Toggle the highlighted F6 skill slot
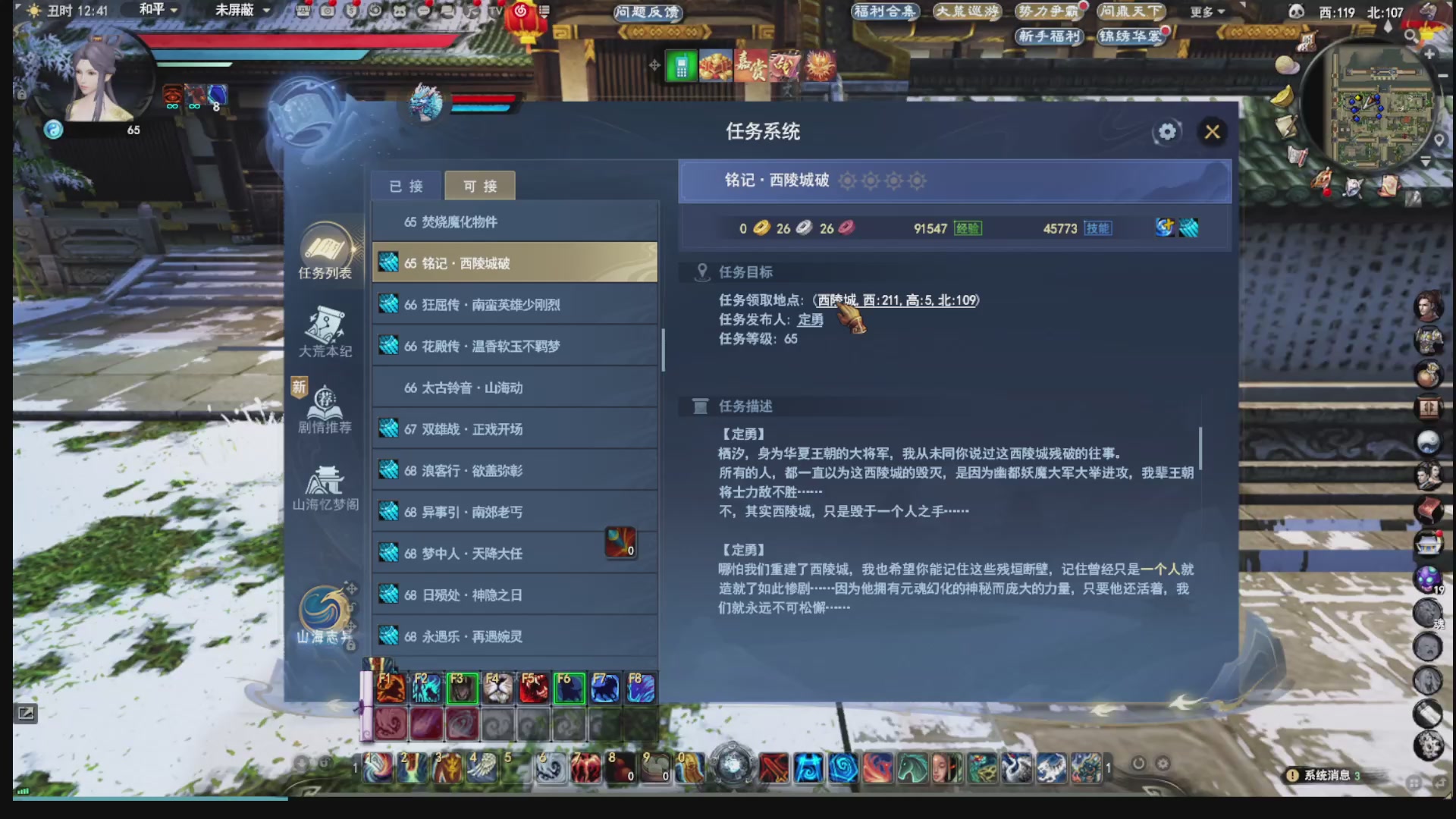1456x819 pixels. click(x=569, y=687)
